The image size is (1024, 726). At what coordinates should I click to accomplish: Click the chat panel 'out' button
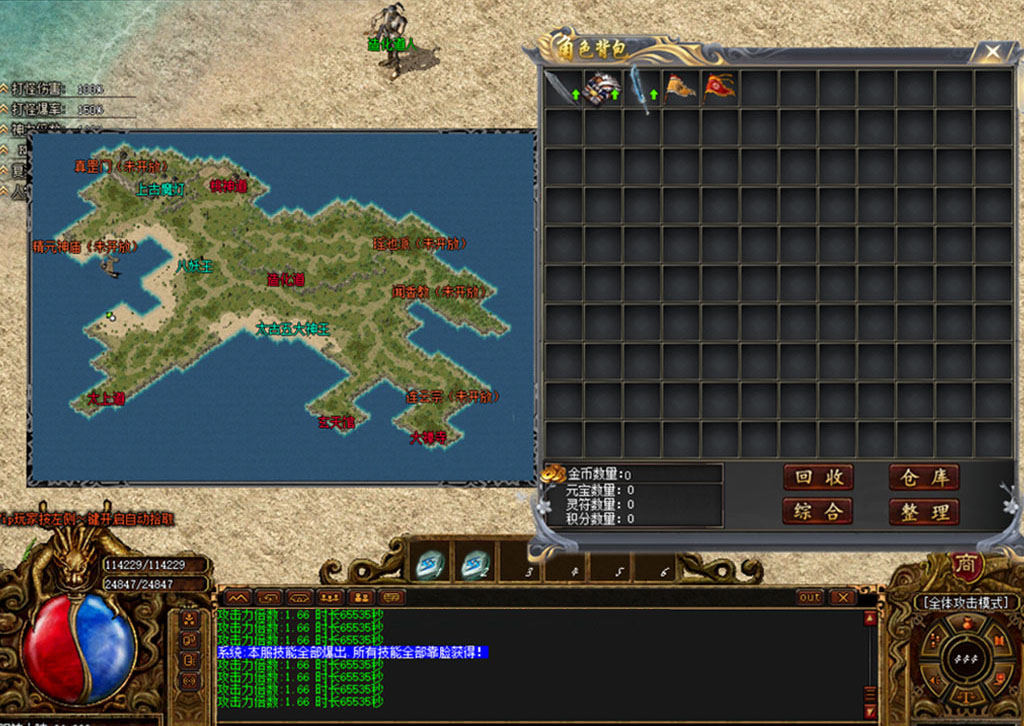[x=810, y=597]
